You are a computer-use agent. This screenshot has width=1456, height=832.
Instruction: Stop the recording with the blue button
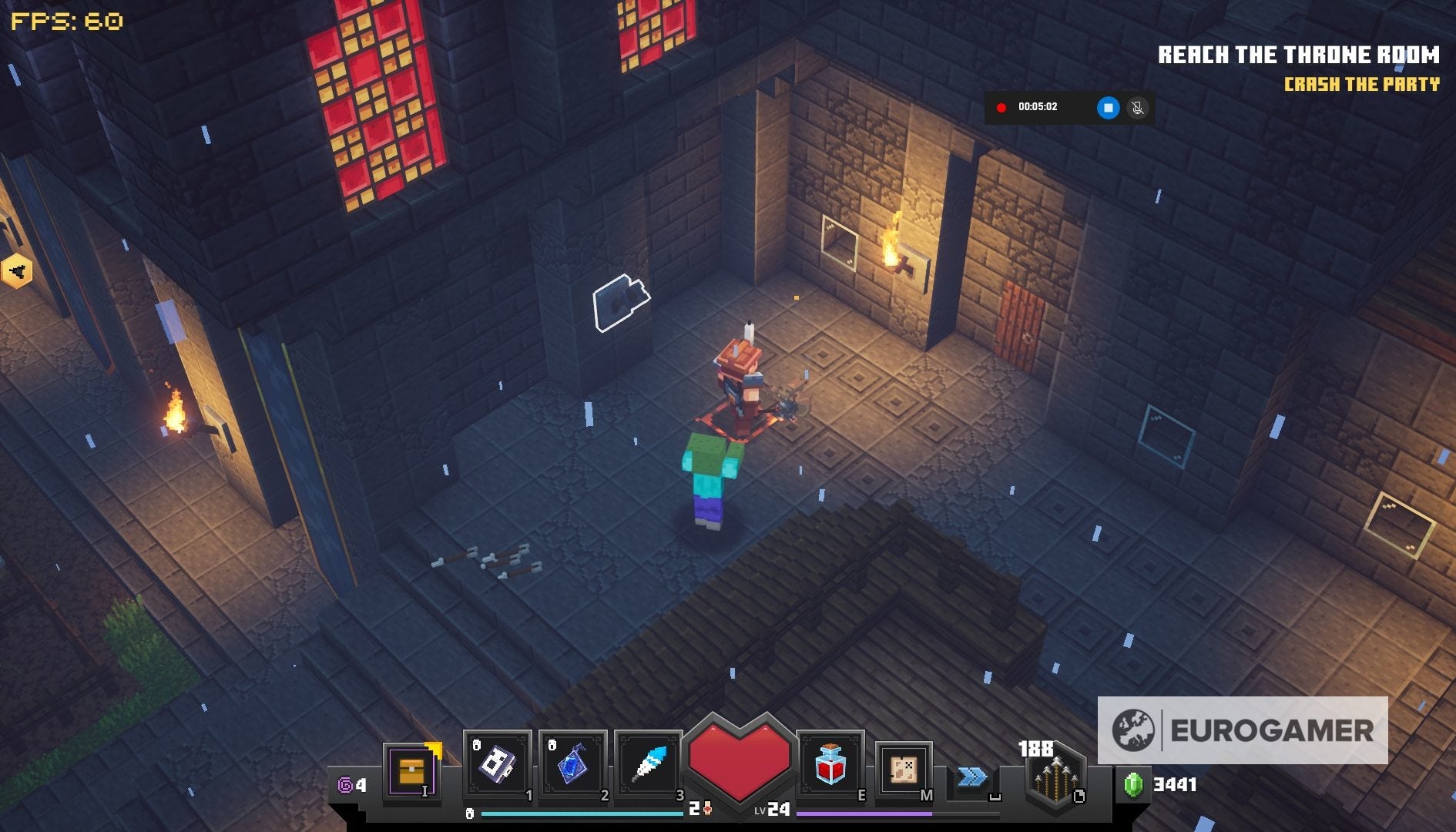[x=1108, y=108]
